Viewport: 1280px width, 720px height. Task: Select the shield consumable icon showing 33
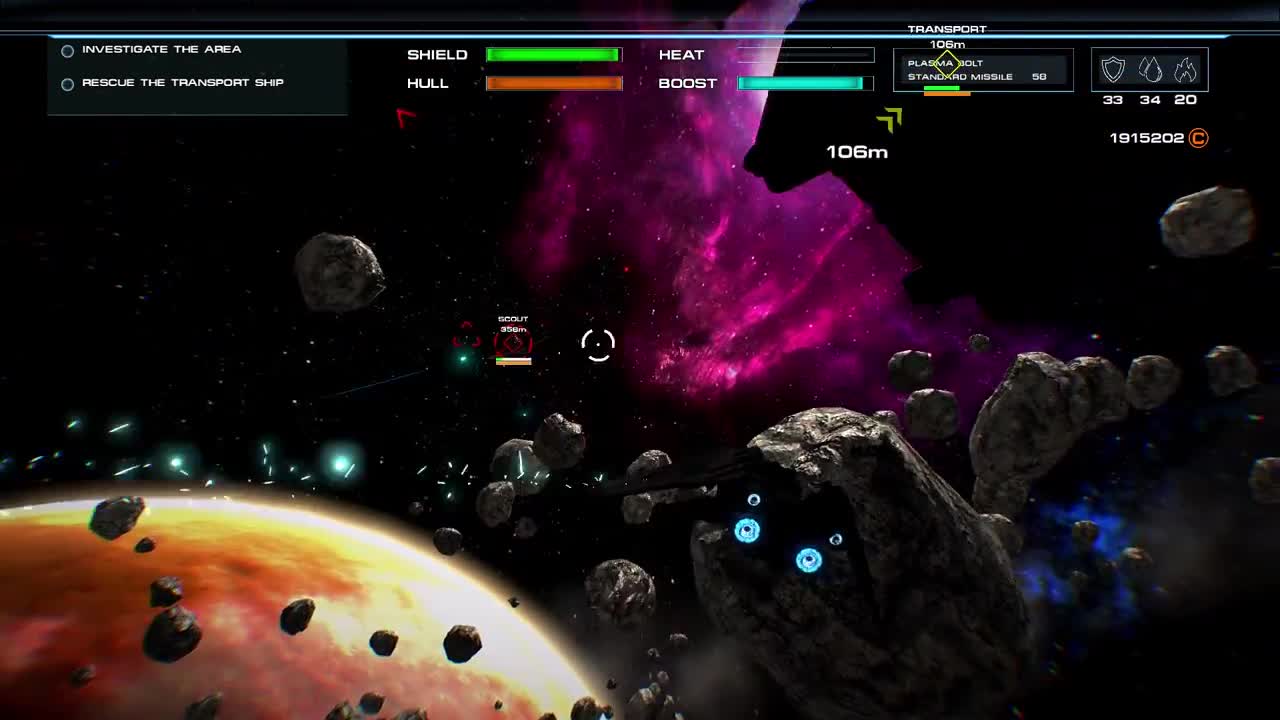coord(1112,67)
